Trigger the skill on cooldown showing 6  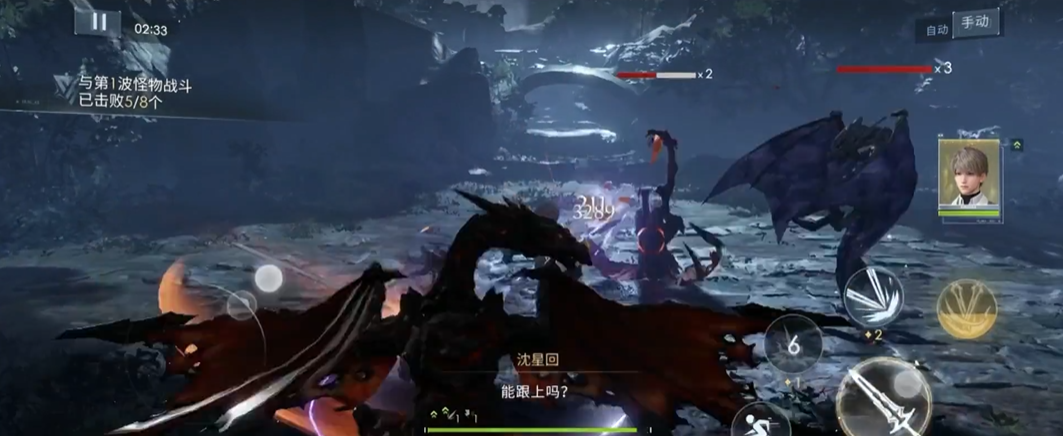(793, 344)
